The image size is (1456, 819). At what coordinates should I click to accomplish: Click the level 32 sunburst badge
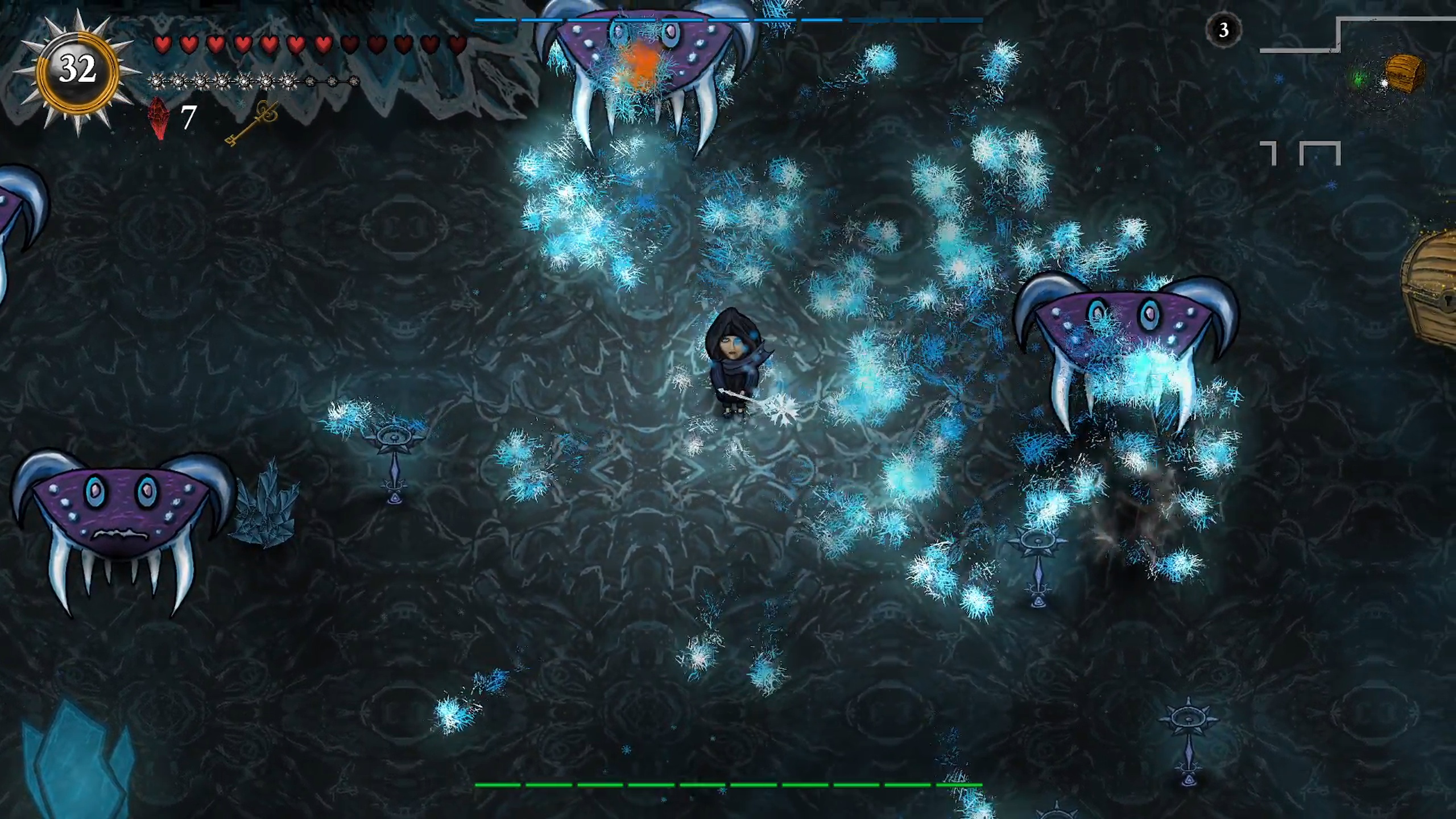77,71
